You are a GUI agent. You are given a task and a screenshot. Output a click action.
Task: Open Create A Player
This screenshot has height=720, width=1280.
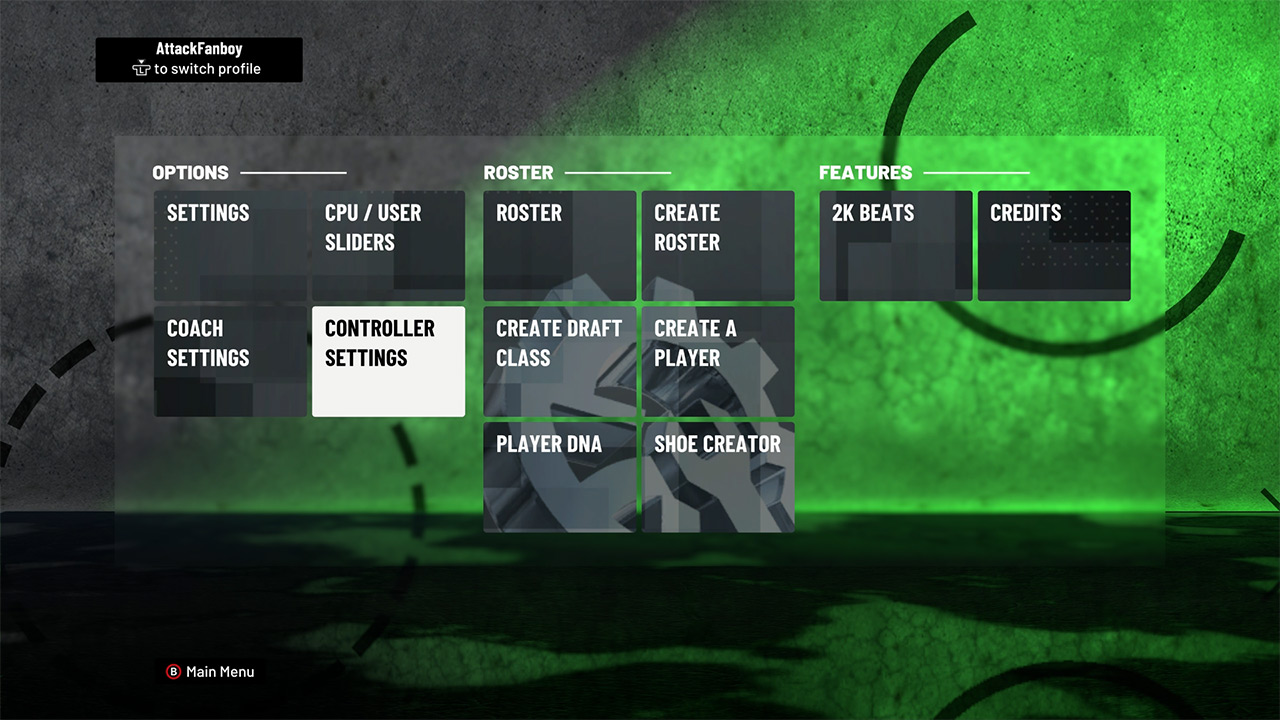[x=718, y=360]
